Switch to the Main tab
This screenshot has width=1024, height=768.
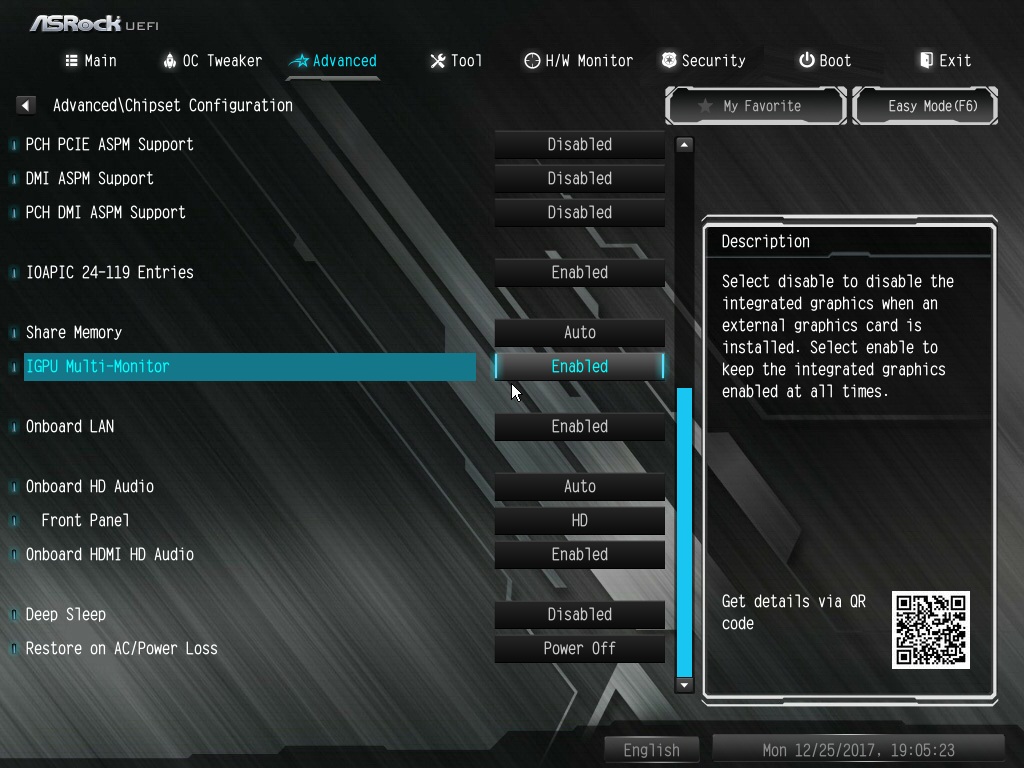click(91, 61)
